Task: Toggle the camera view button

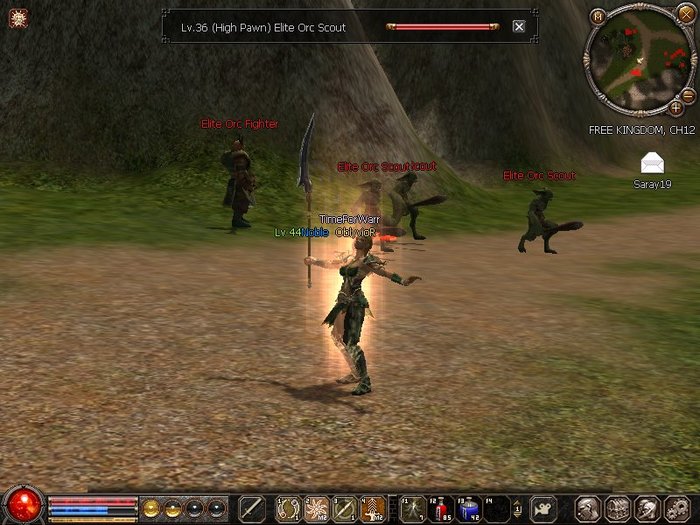Action: pos(542,508)
